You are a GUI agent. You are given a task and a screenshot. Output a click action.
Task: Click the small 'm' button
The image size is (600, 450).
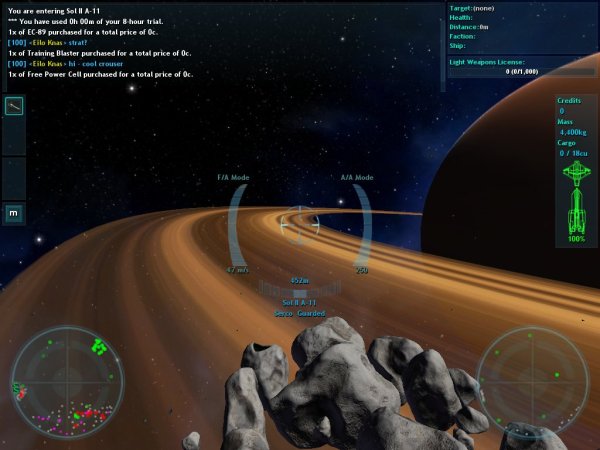[x=14, y=212]
